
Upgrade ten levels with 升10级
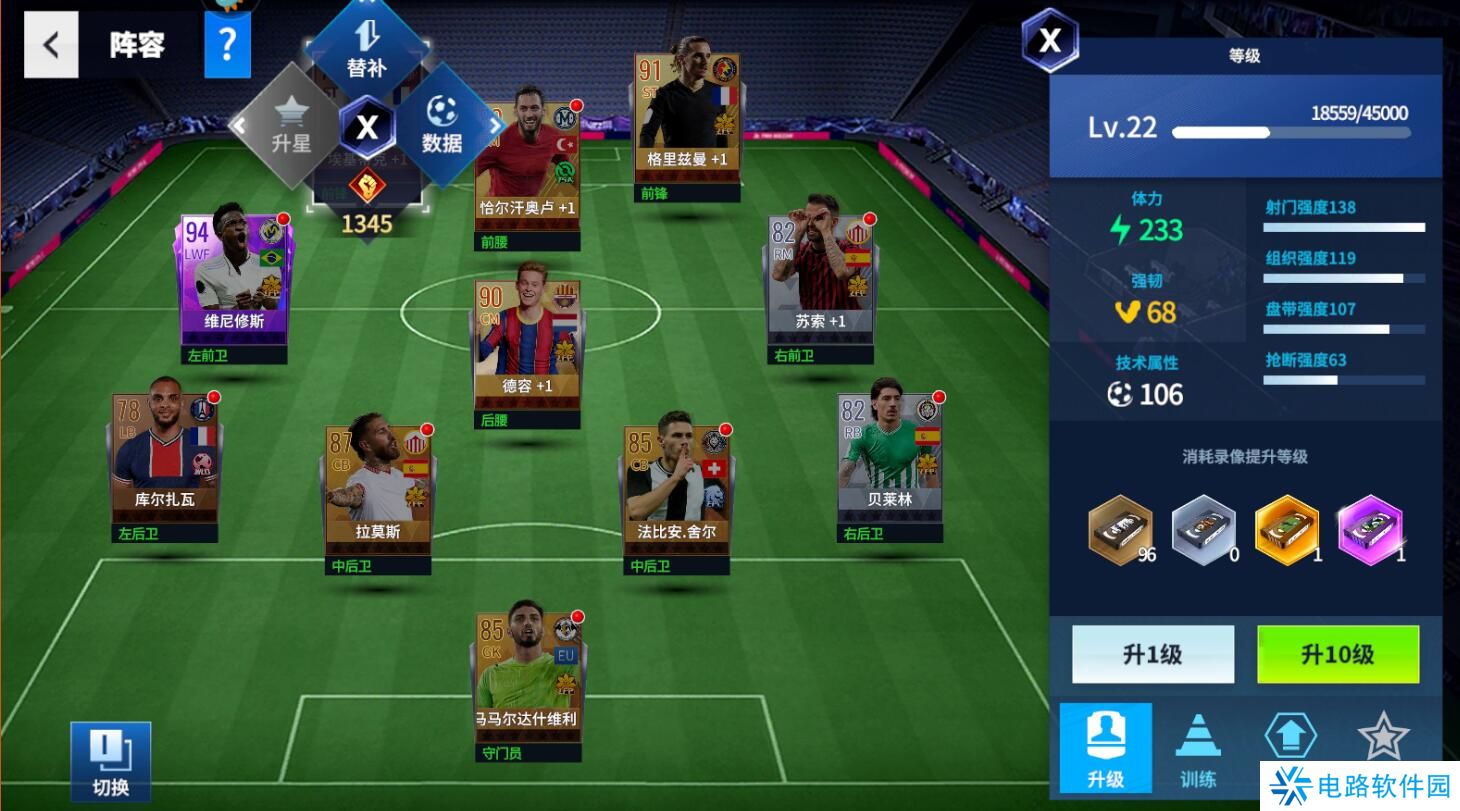point(1337,654)
